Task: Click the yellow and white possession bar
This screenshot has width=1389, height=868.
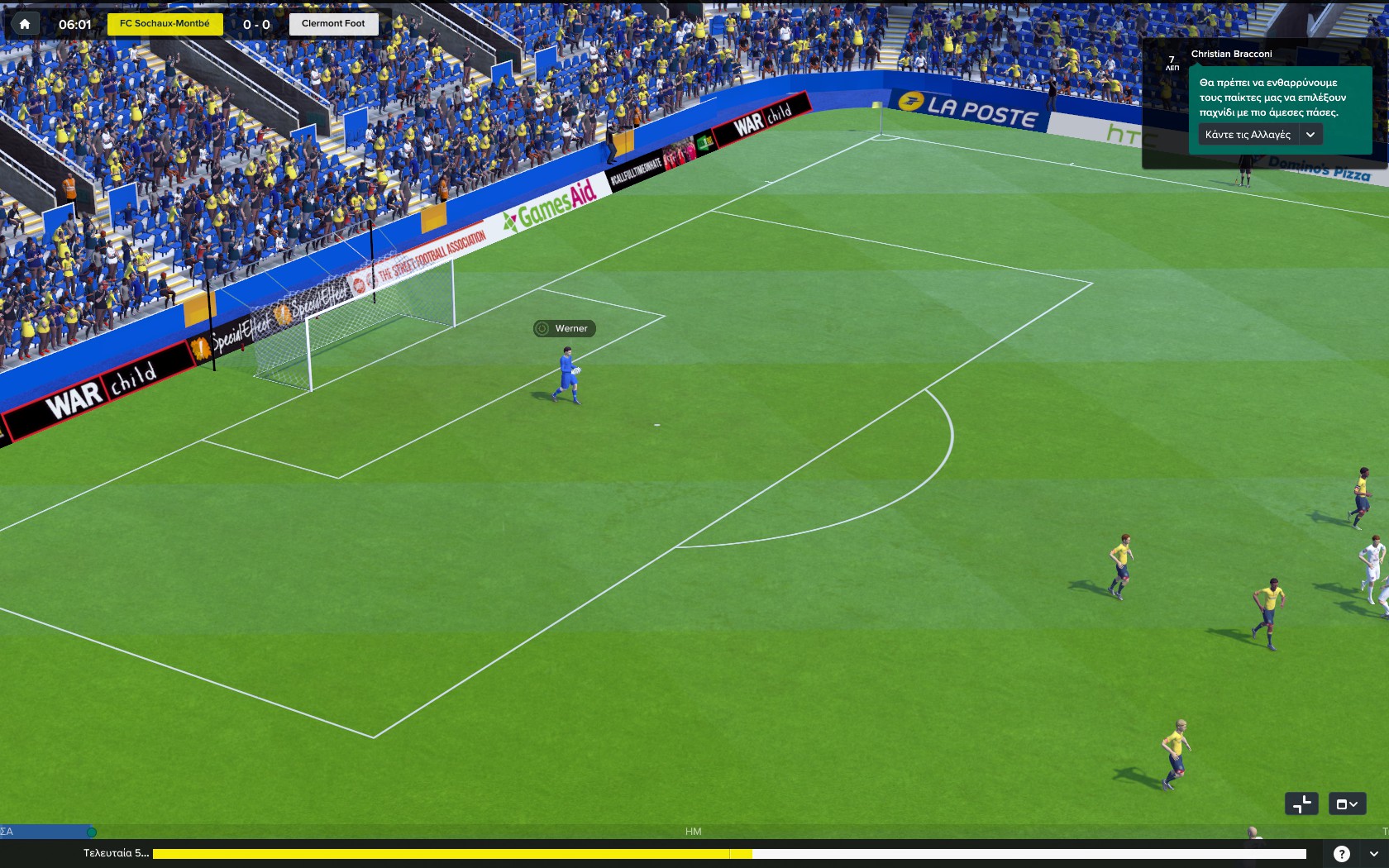Action: (728, 854)
